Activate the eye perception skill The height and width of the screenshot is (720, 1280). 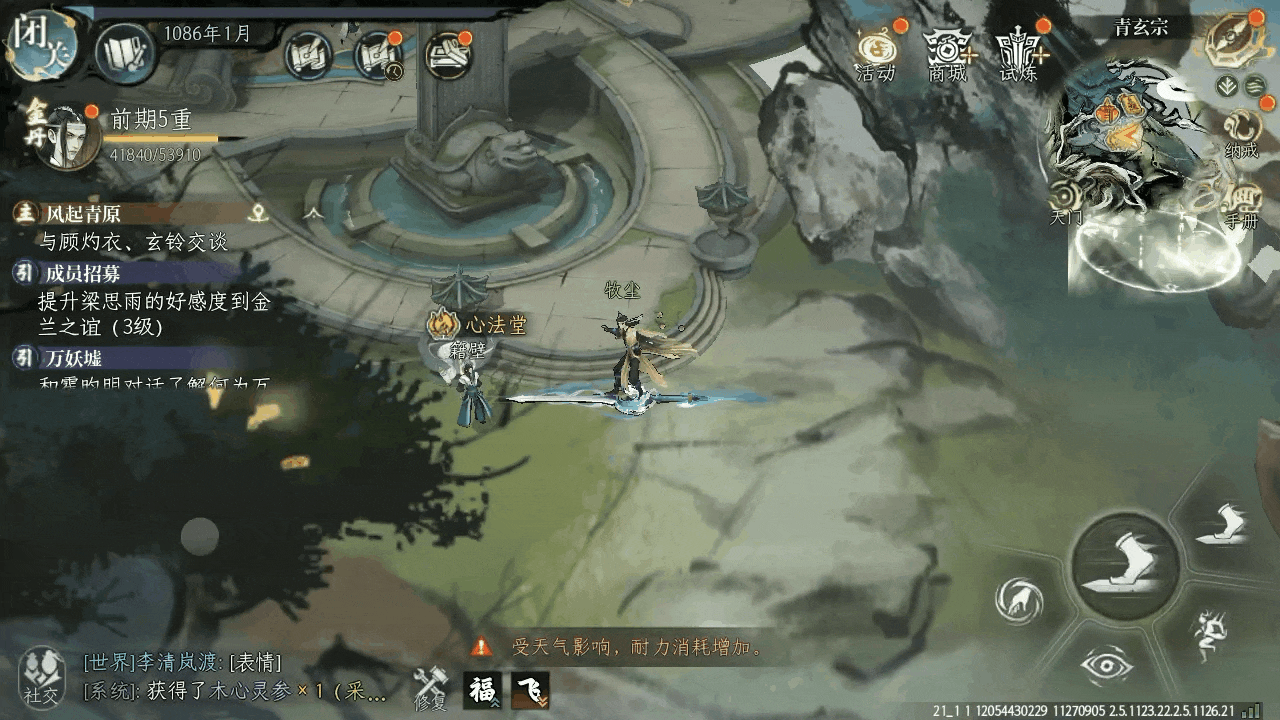point(1106,665)
